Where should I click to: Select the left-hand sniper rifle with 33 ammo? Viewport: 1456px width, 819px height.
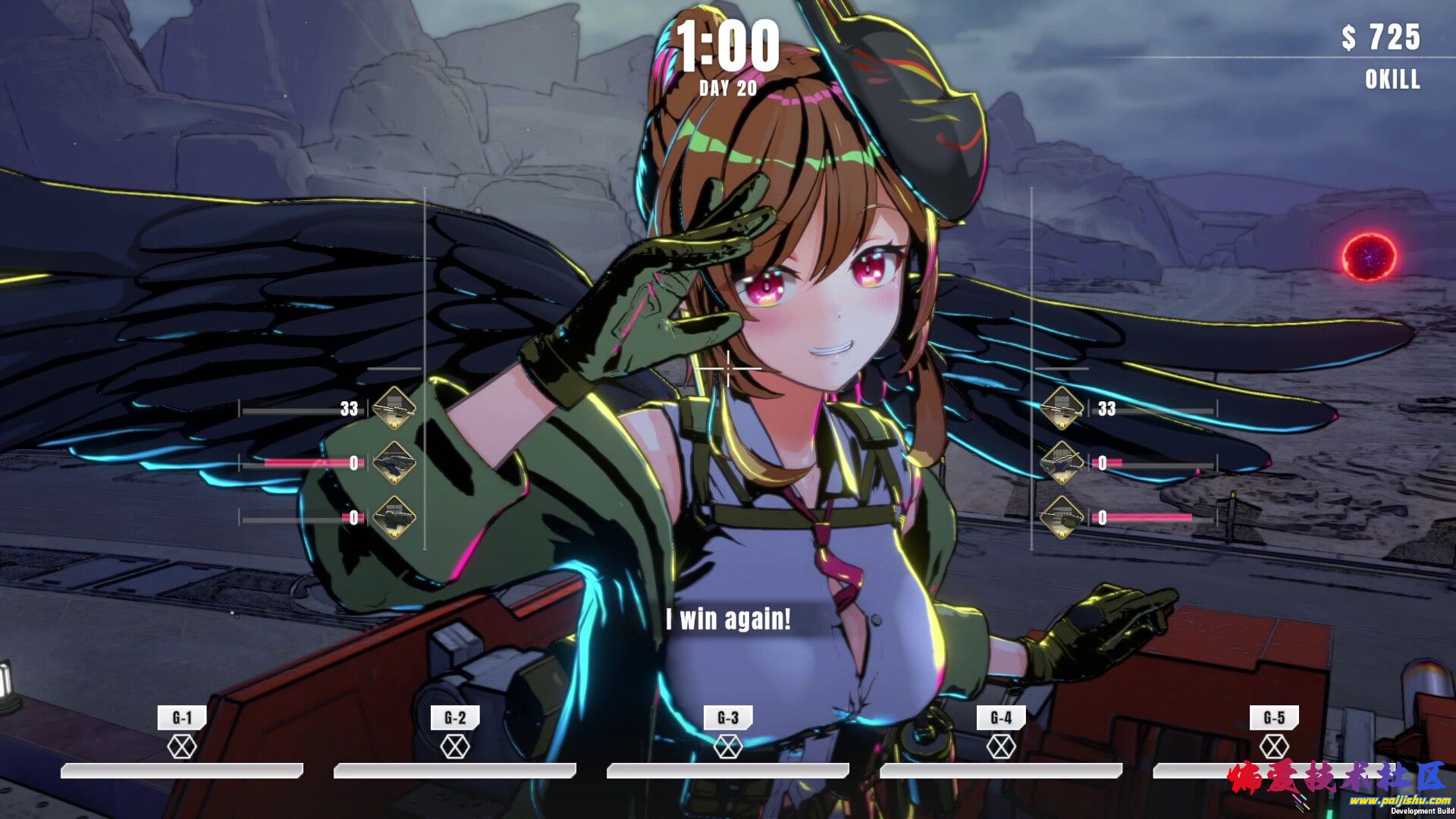[394, 408]
